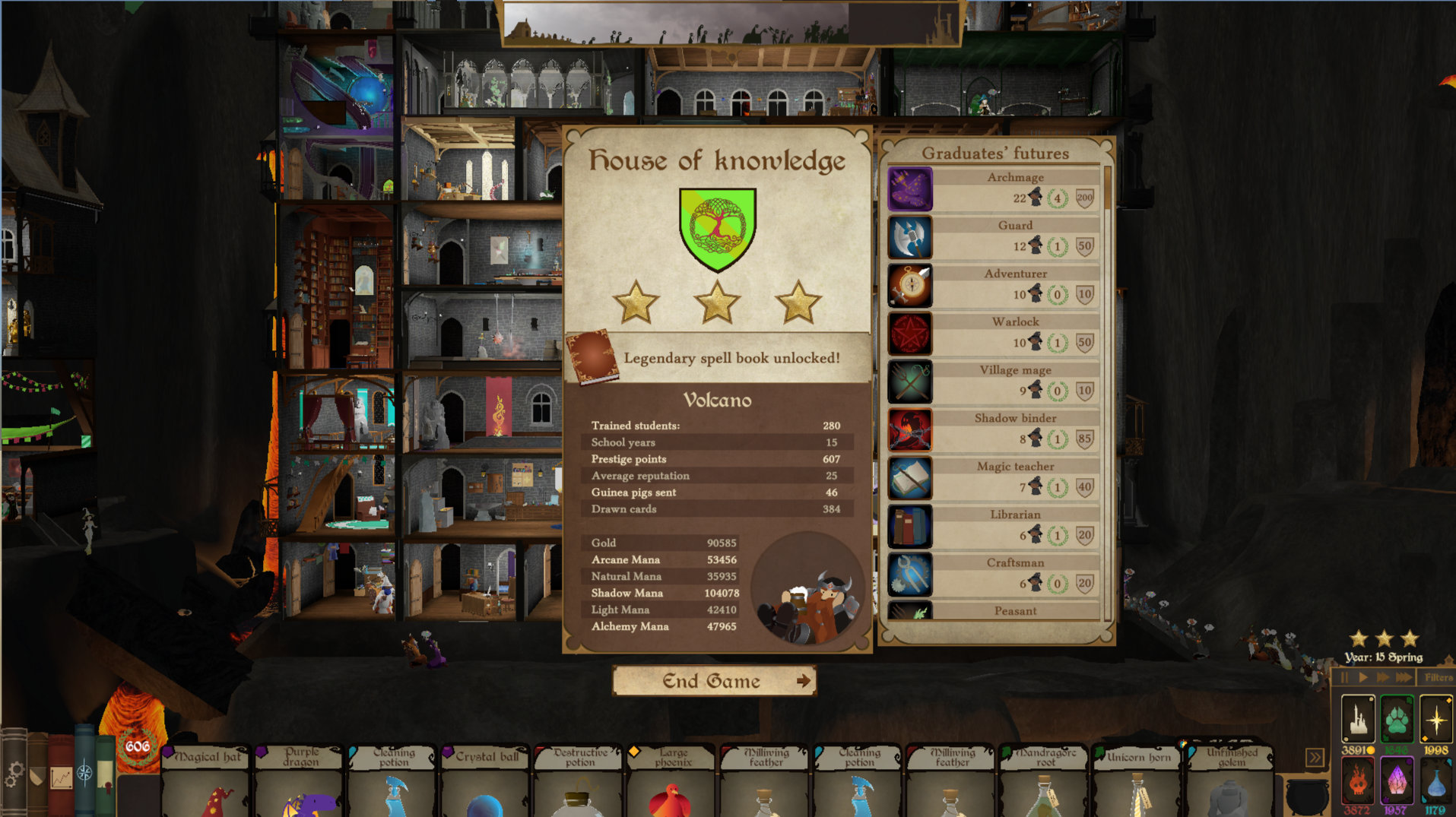Open the gear settings book
The width and height of the screenshot is (1456, 817).
pyautogui.click(x=13, y=774)
